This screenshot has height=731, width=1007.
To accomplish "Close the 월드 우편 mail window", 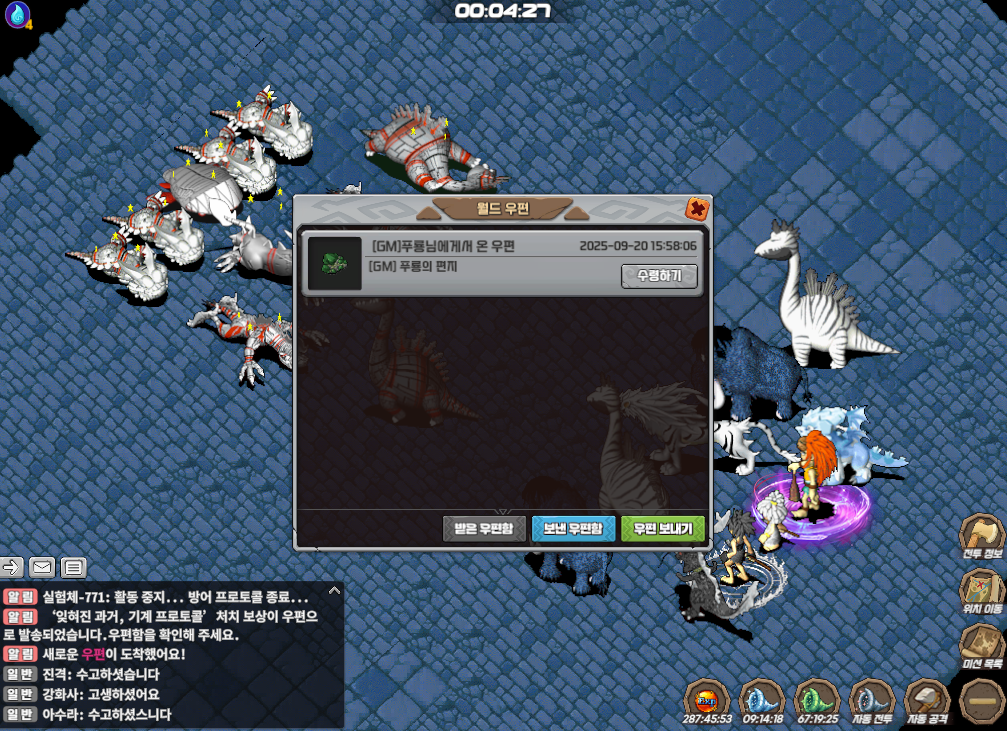I will [697, 209].
